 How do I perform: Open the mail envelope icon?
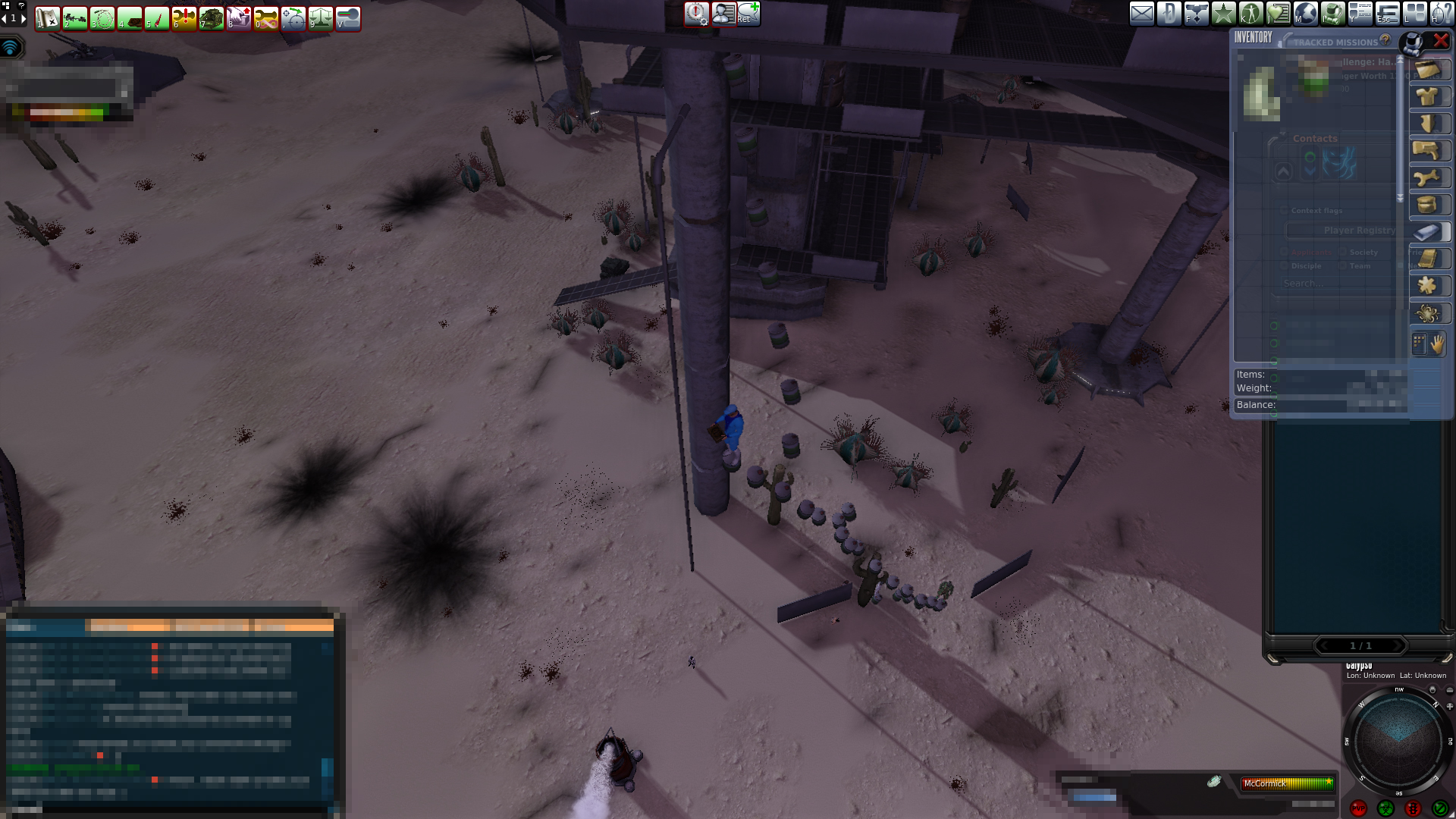coord(1141,14)
